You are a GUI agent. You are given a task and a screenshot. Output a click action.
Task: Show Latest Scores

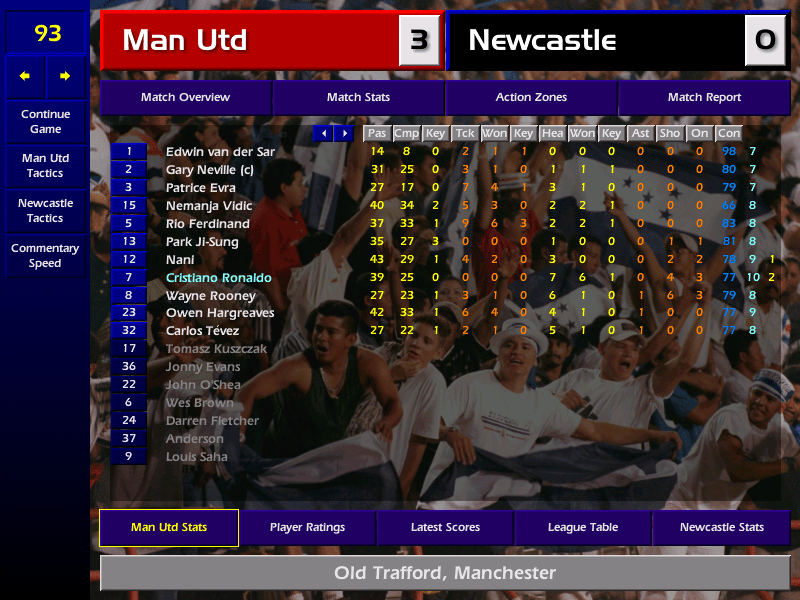coord(445,527)
